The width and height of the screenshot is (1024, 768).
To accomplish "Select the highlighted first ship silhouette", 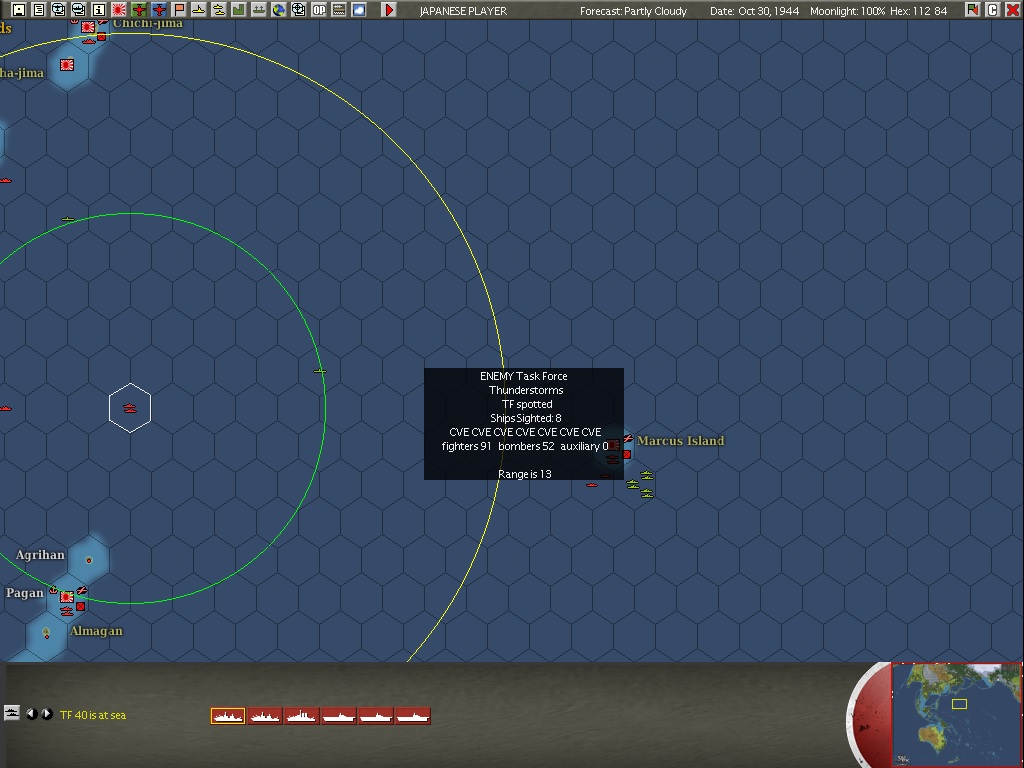I will click(x=228, y=715).
